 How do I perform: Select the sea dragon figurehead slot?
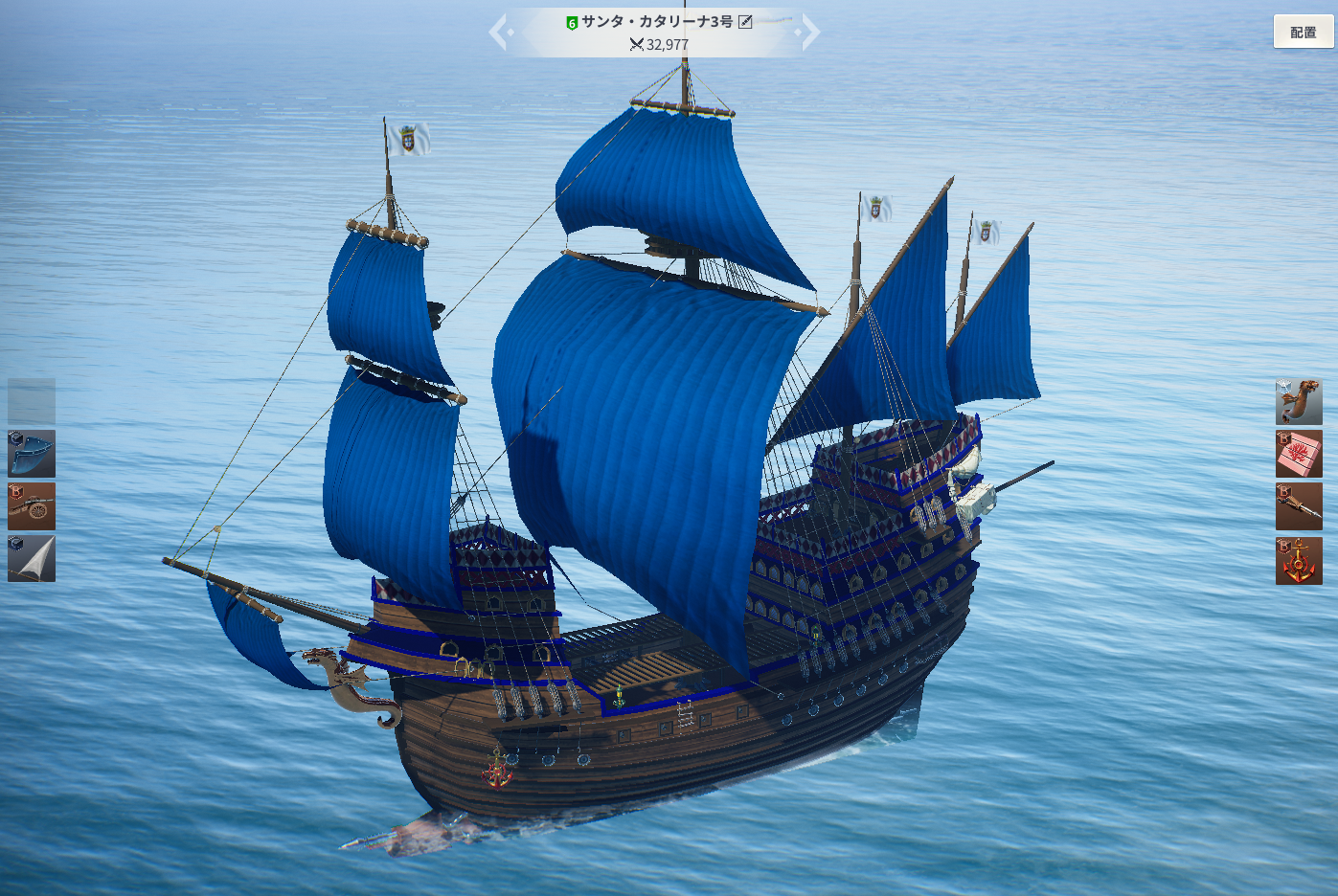pos(1299,401)
